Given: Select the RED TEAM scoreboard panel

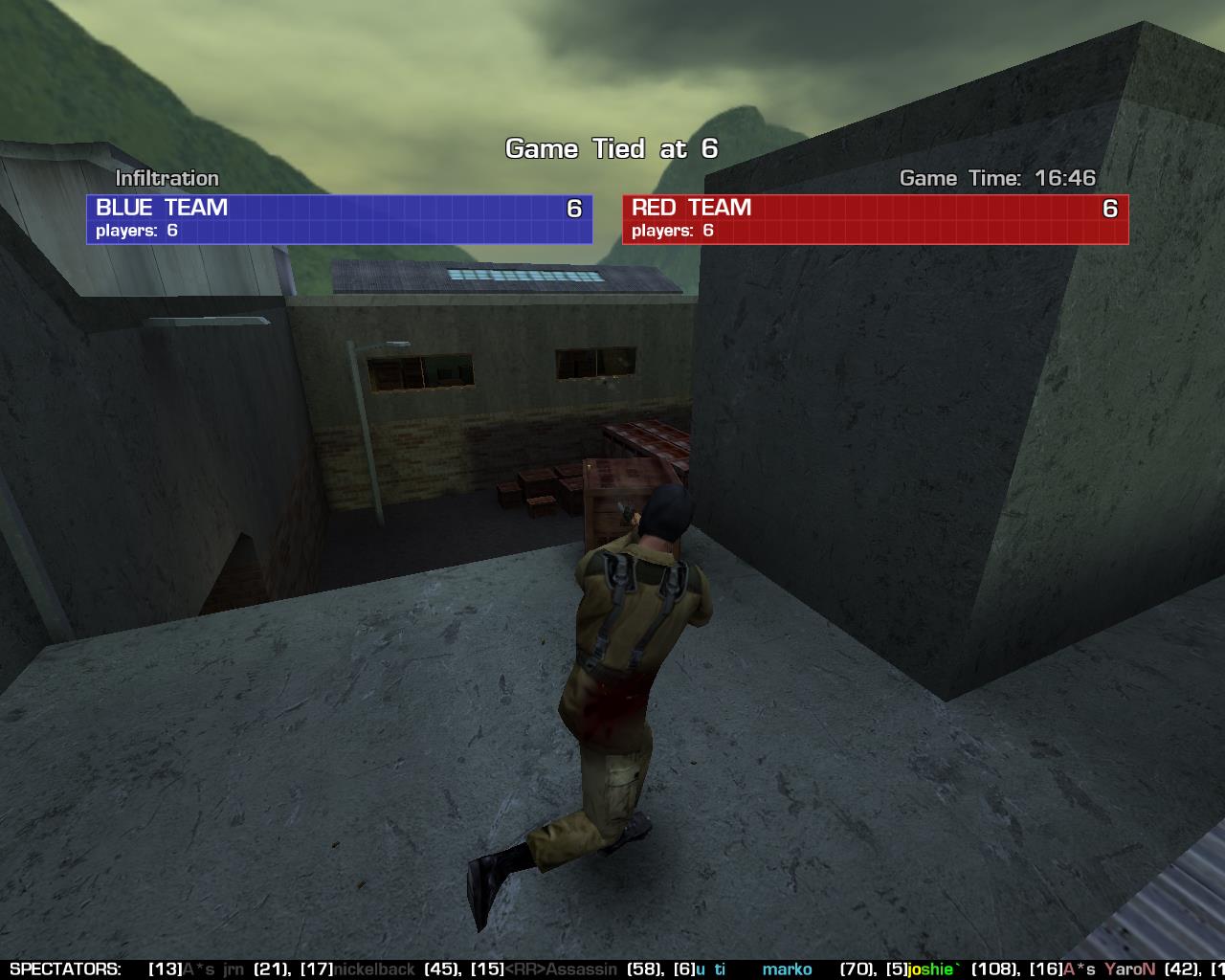Looking at the screenshot, I should pos(875,219).
